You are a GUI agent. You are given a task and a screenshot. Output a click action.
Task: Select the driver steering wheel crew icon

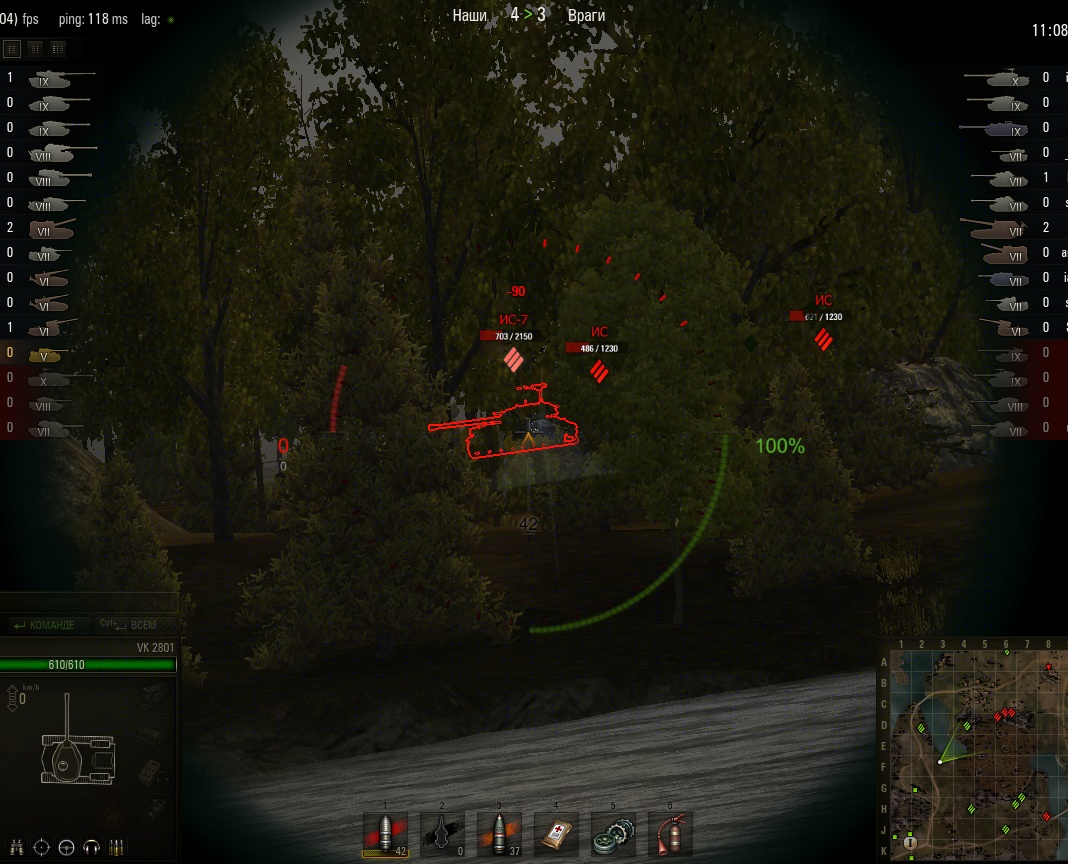[67, 847]
